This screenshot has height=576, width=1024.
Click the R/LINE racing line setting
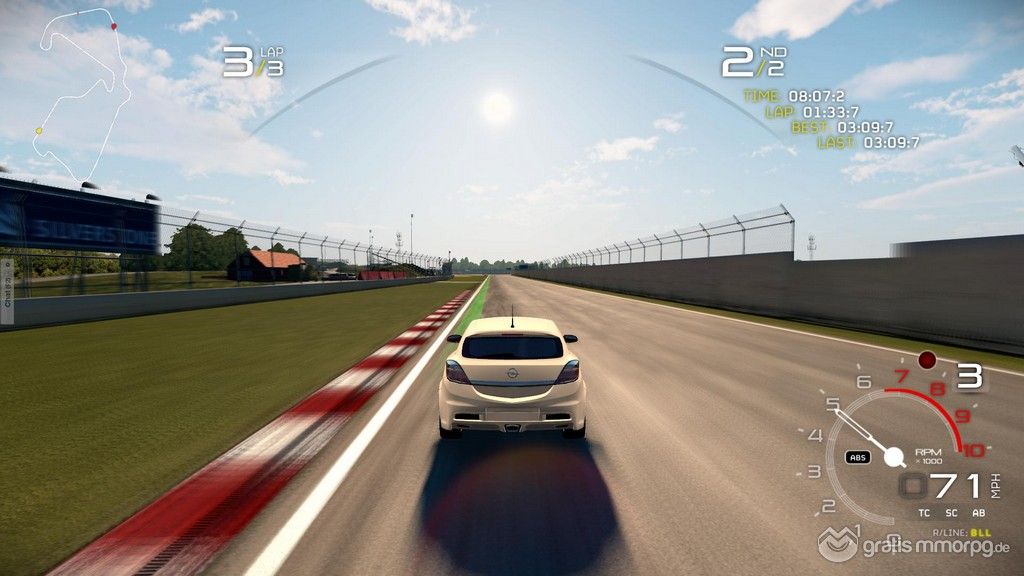pyautogui.click(x=962, y=533)
